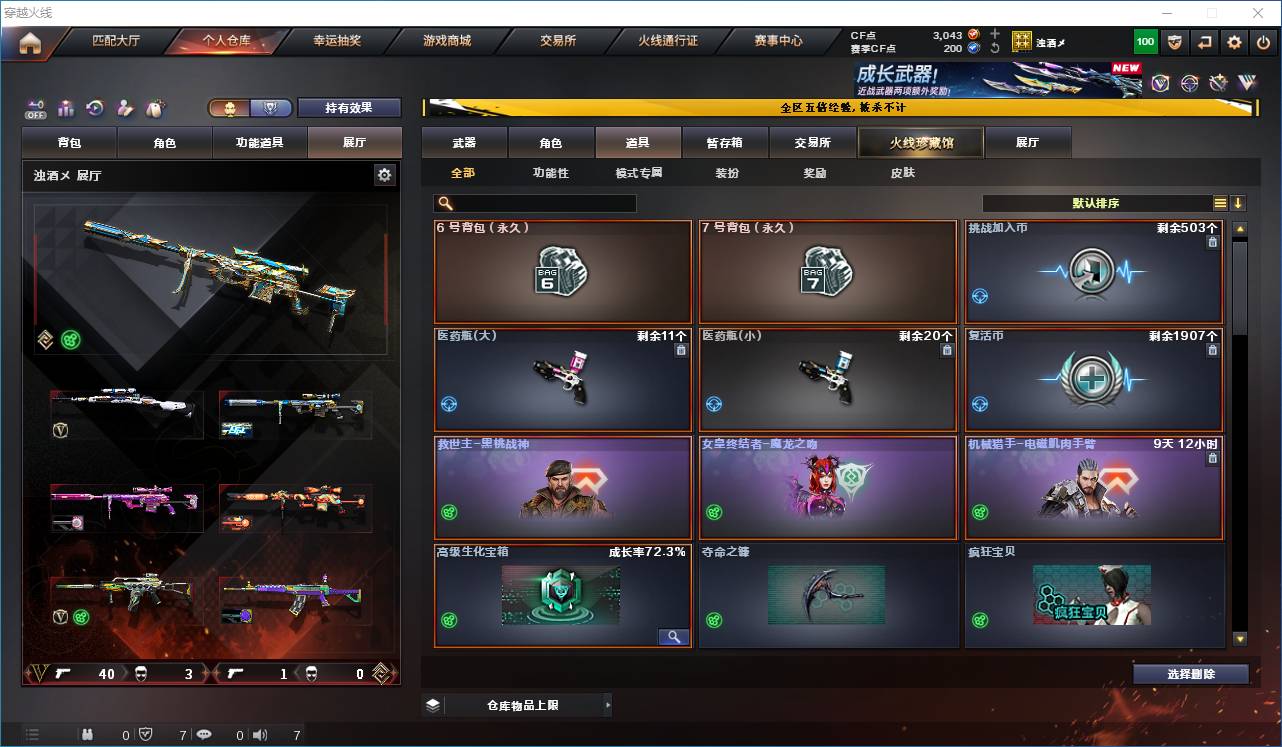Click the plus icon to add CF points
This screenshot has width=1282, height=747.
click(x=994, y=33)
